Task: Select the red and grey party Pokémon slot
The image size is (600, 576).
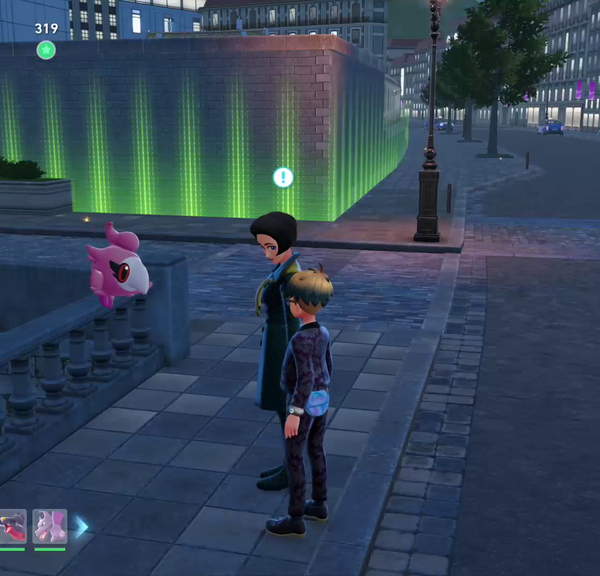Action: 12,526
